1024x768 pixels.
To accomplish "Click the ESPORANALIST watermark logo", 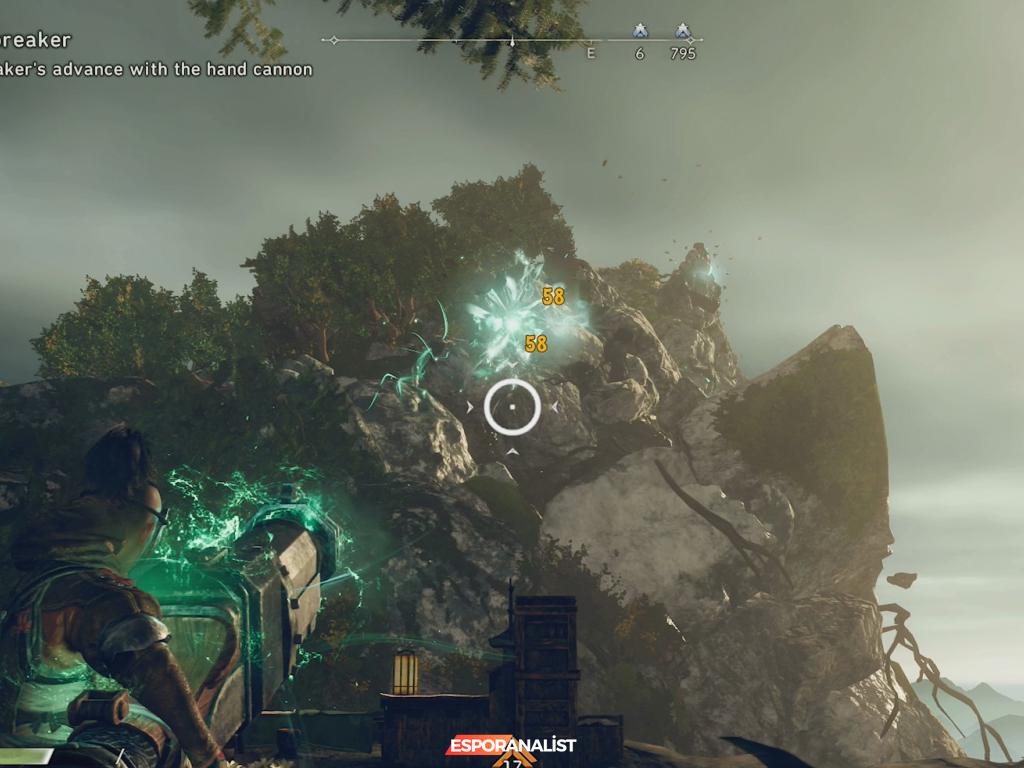I will coord(511,745).
